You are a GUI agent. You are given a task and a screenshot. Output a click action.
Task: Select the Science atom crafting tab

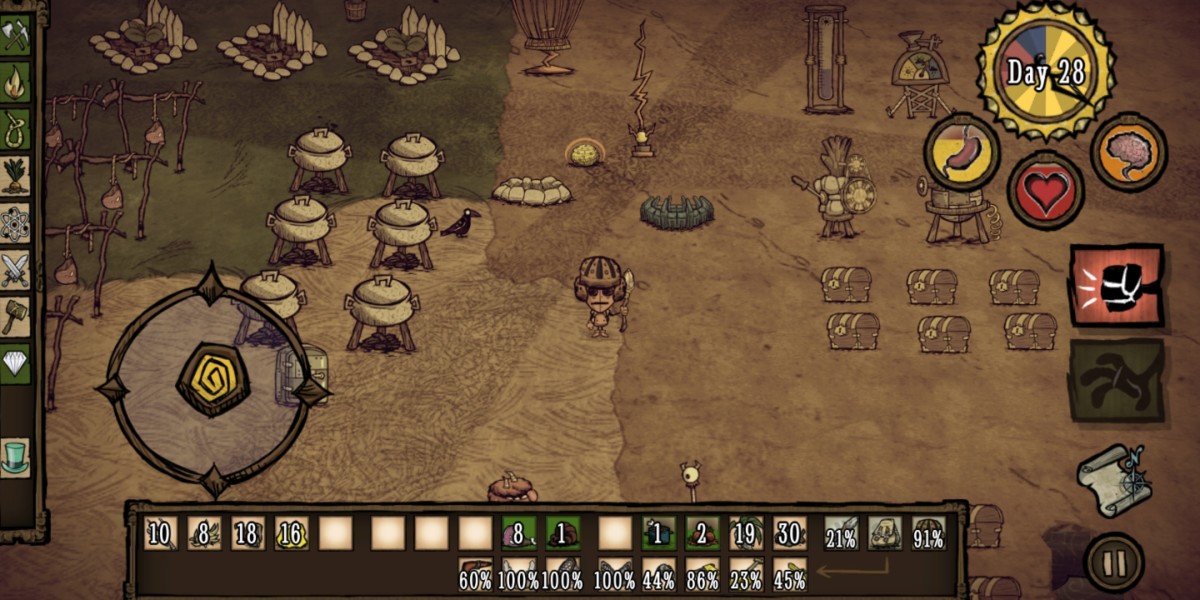pyautogui.click(x=16, y=223)
